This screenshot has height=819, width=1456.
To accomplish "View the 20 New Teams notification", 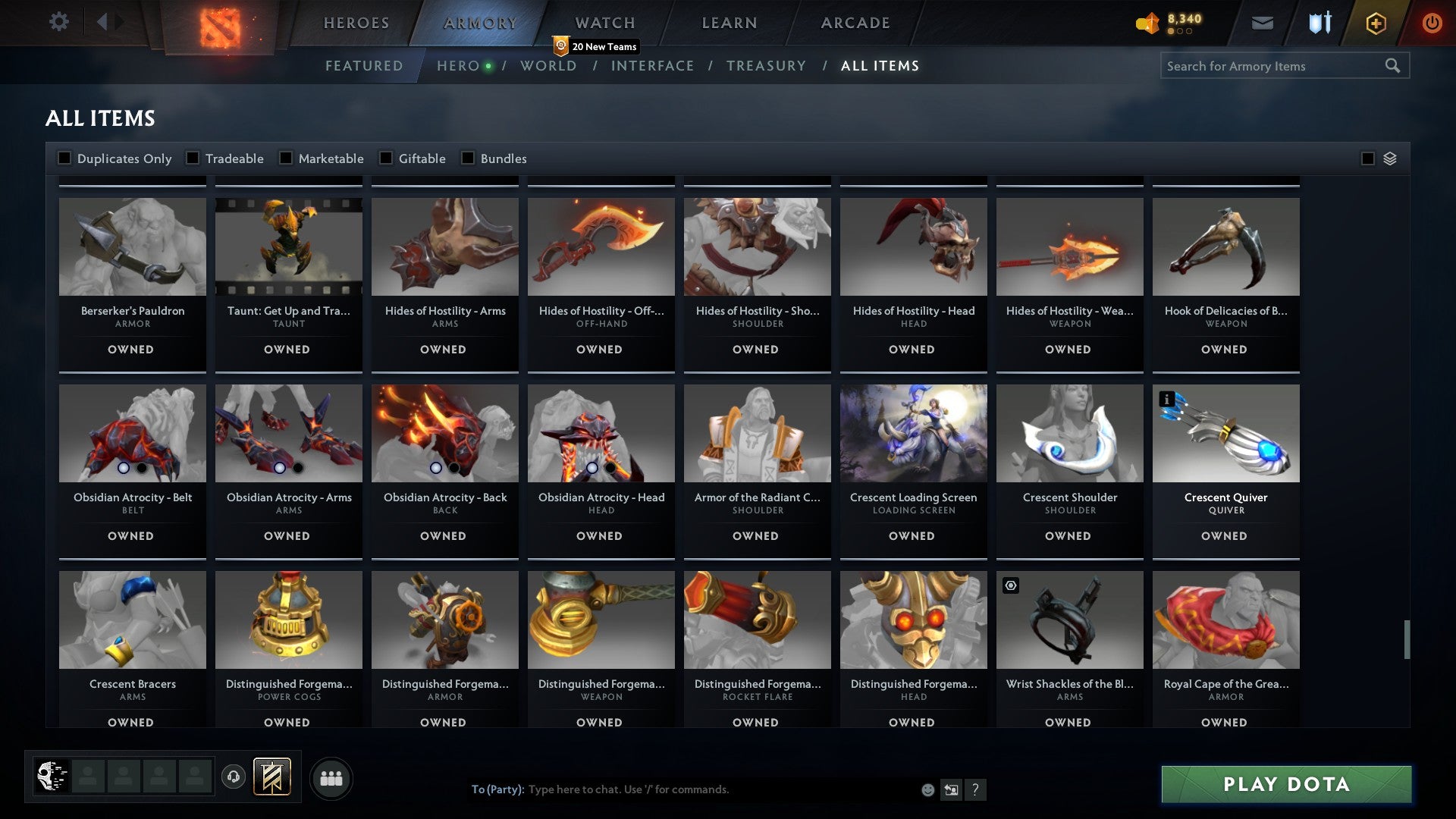I will tap(598, 46).
